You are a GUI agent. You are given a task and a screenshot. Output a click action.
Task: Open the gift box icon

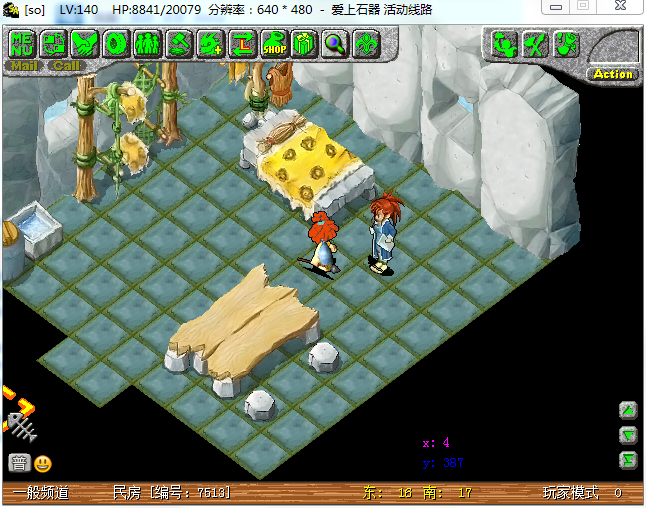(303, 44)
